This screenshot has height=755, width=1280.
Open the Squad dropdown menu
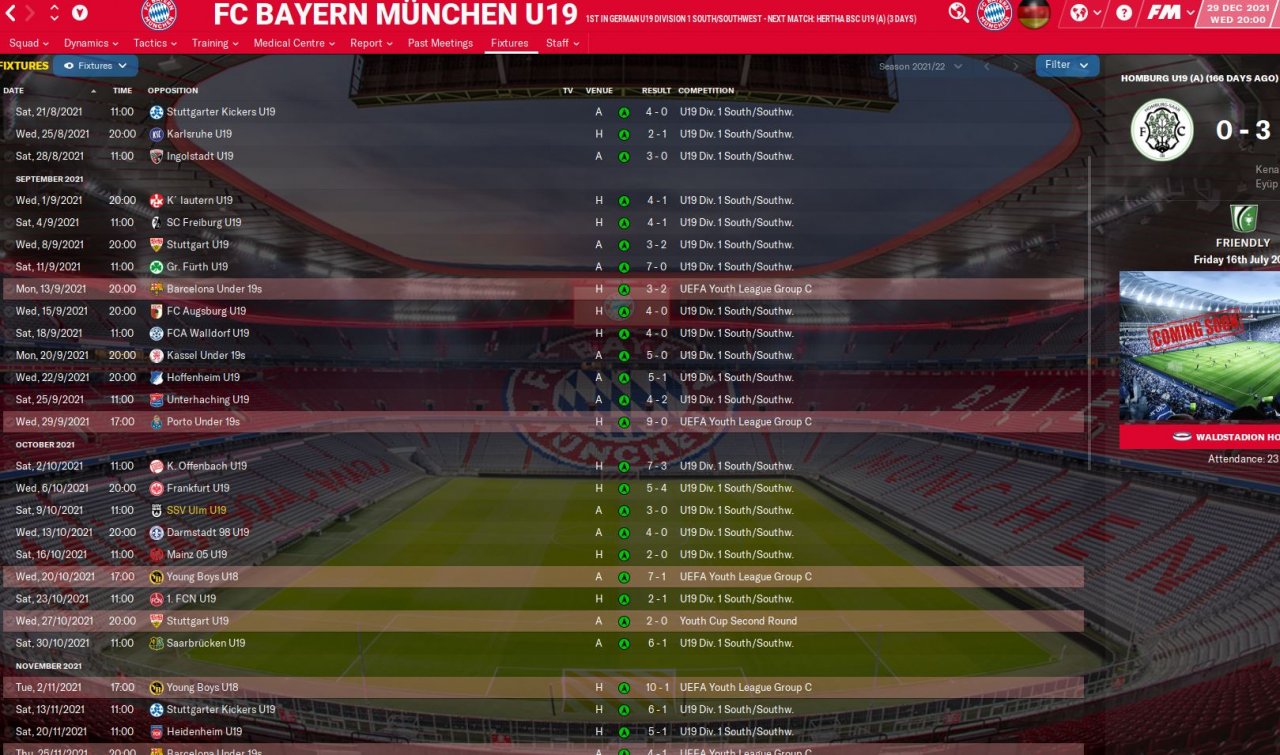coord(29,43)
